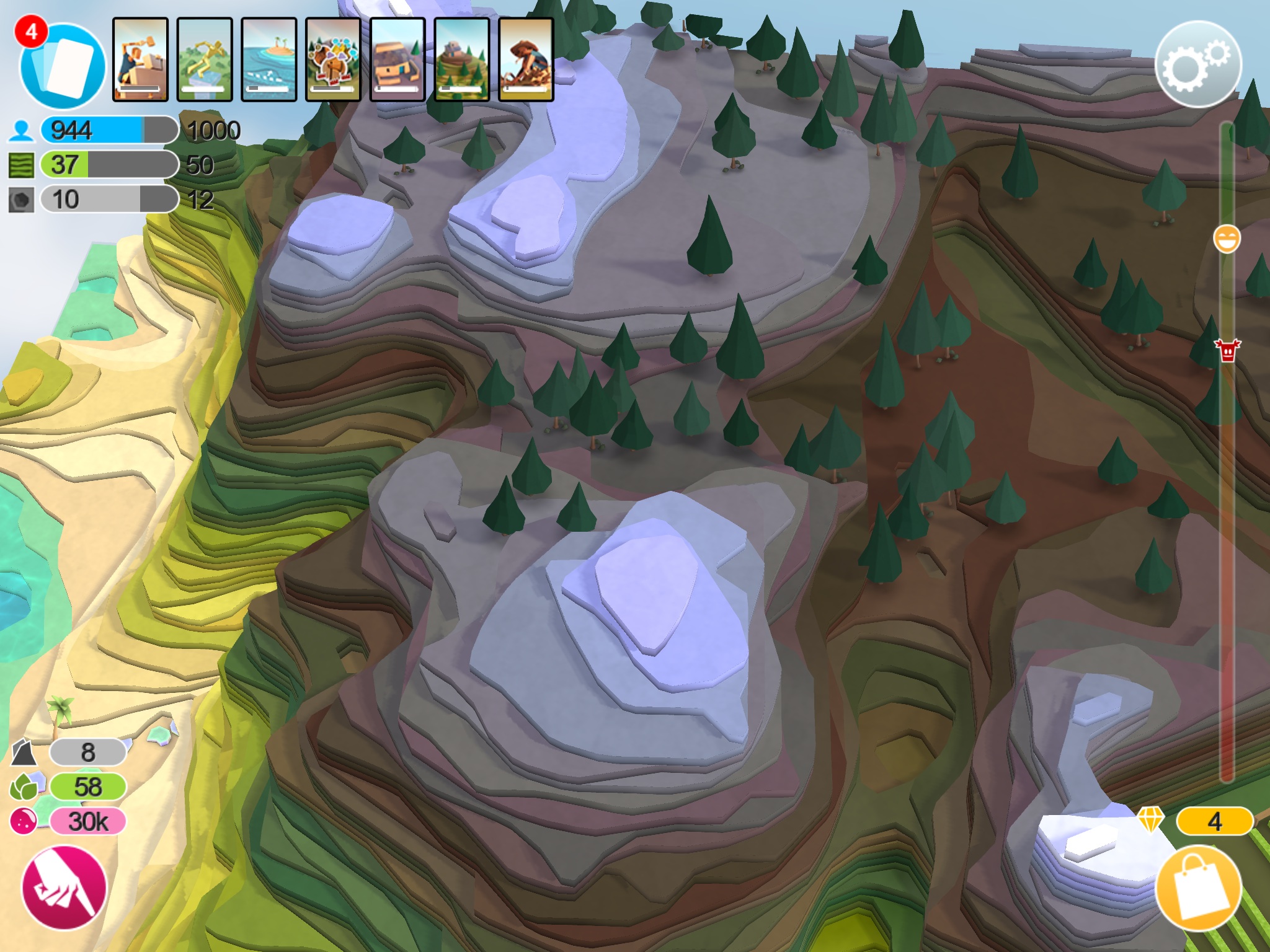Tap the yellow gem counter
This screenshot has width=1270, height=952.
pyautogui.click(x=1214, y=822)
